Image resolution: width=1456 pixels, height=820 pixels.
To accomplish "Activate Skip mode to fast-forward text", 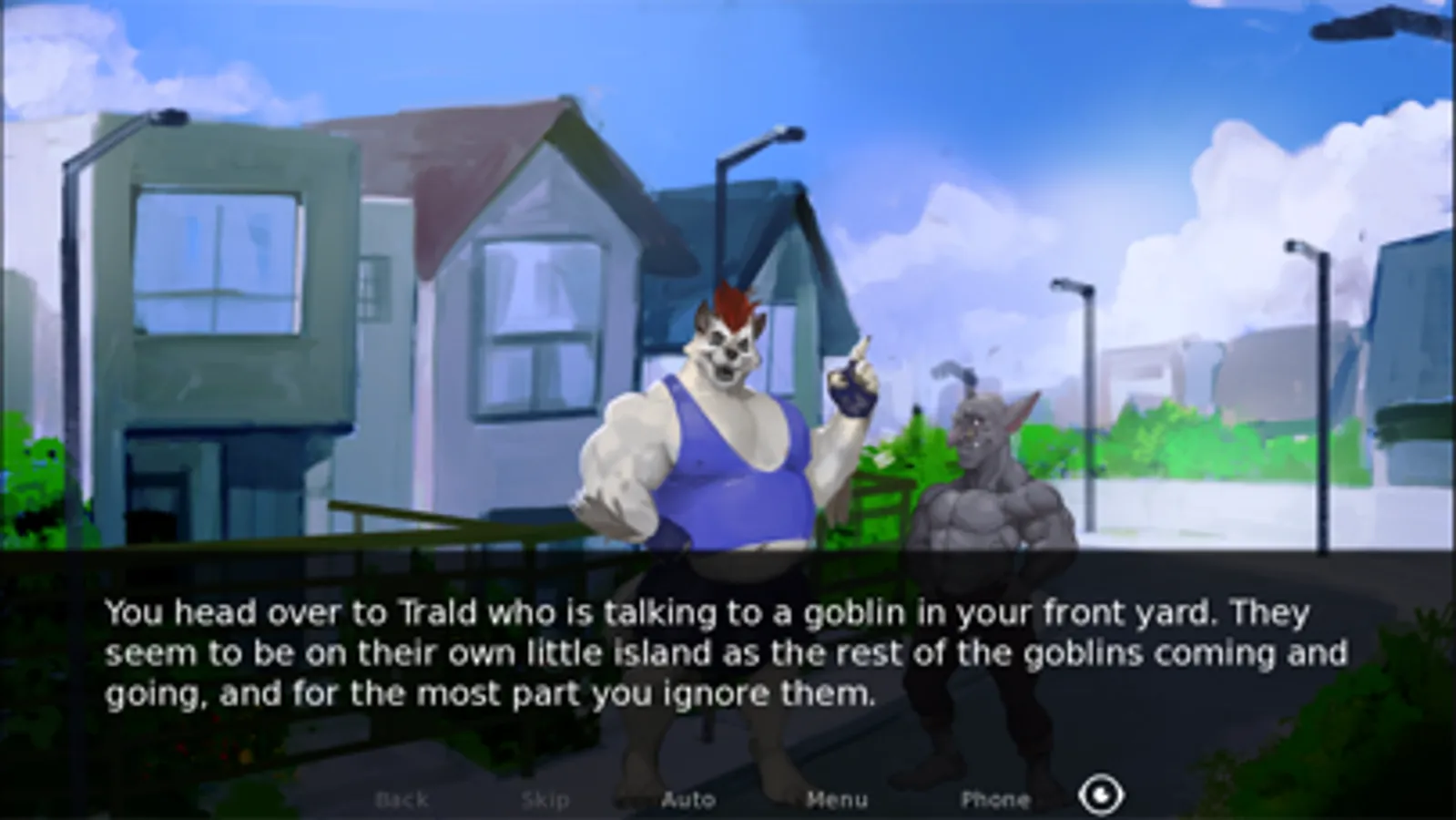I will [x=545, y=799].
